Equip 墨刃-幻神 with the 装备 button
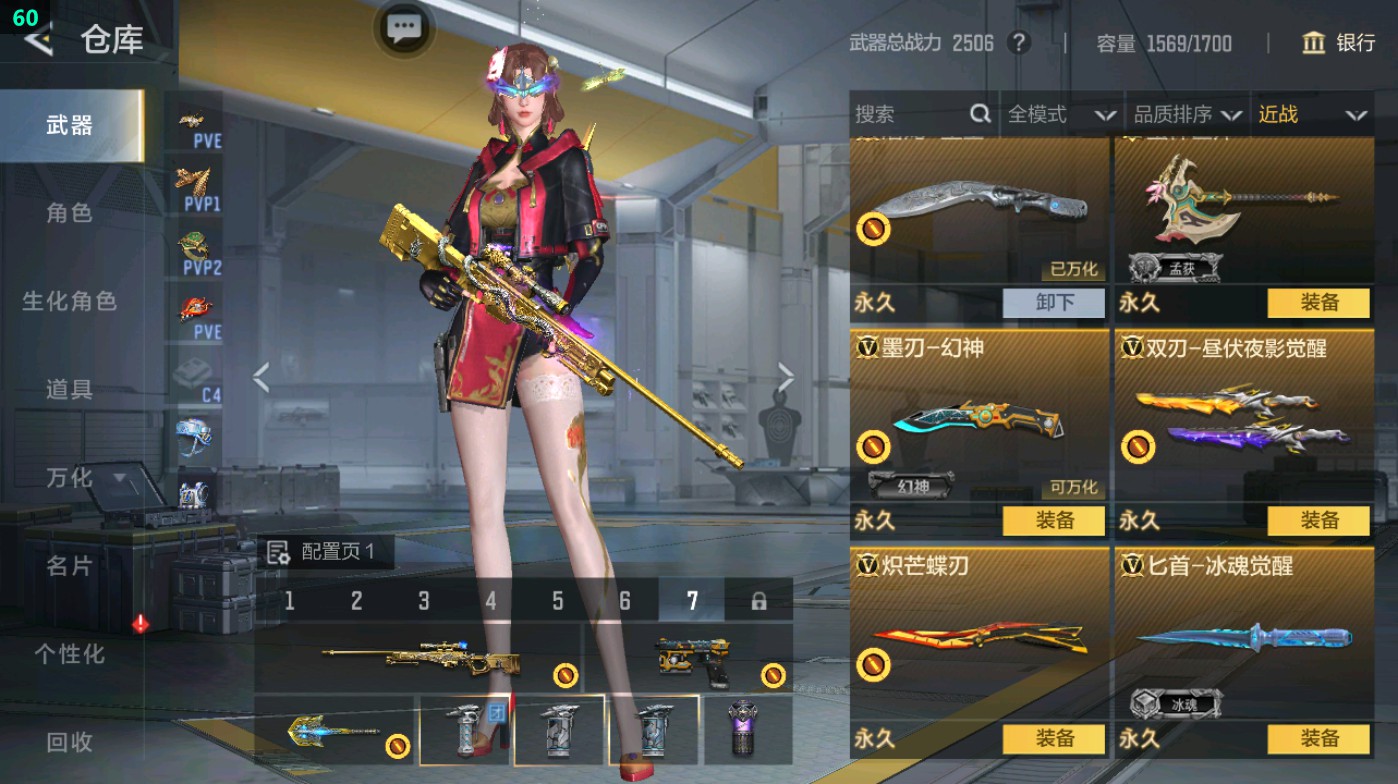Viewport: 1398px width, 784px height. pyautogui.click(x=1054, y=521)
